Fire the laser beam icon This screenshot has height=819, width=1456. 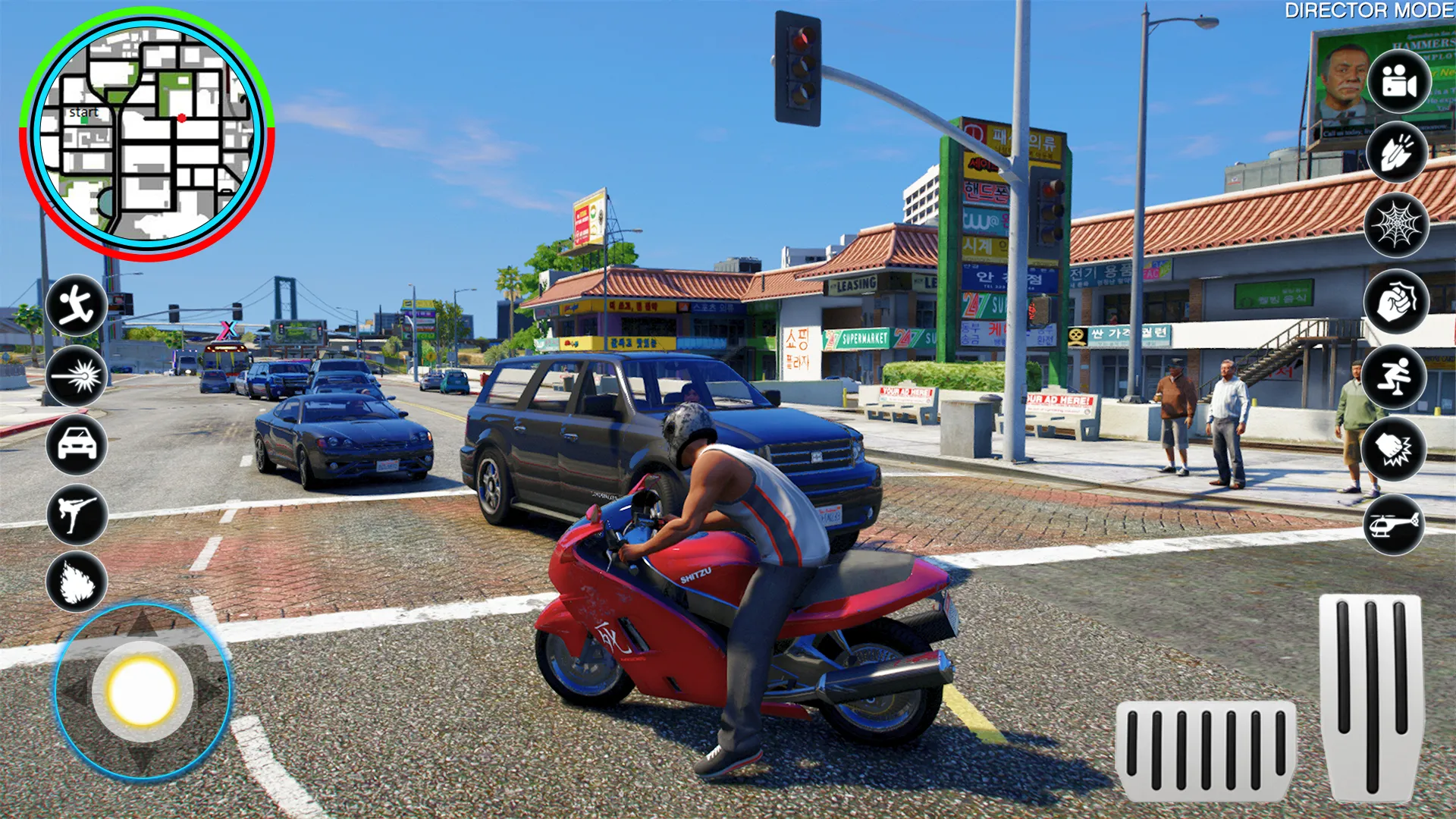(x=76, y=378)
